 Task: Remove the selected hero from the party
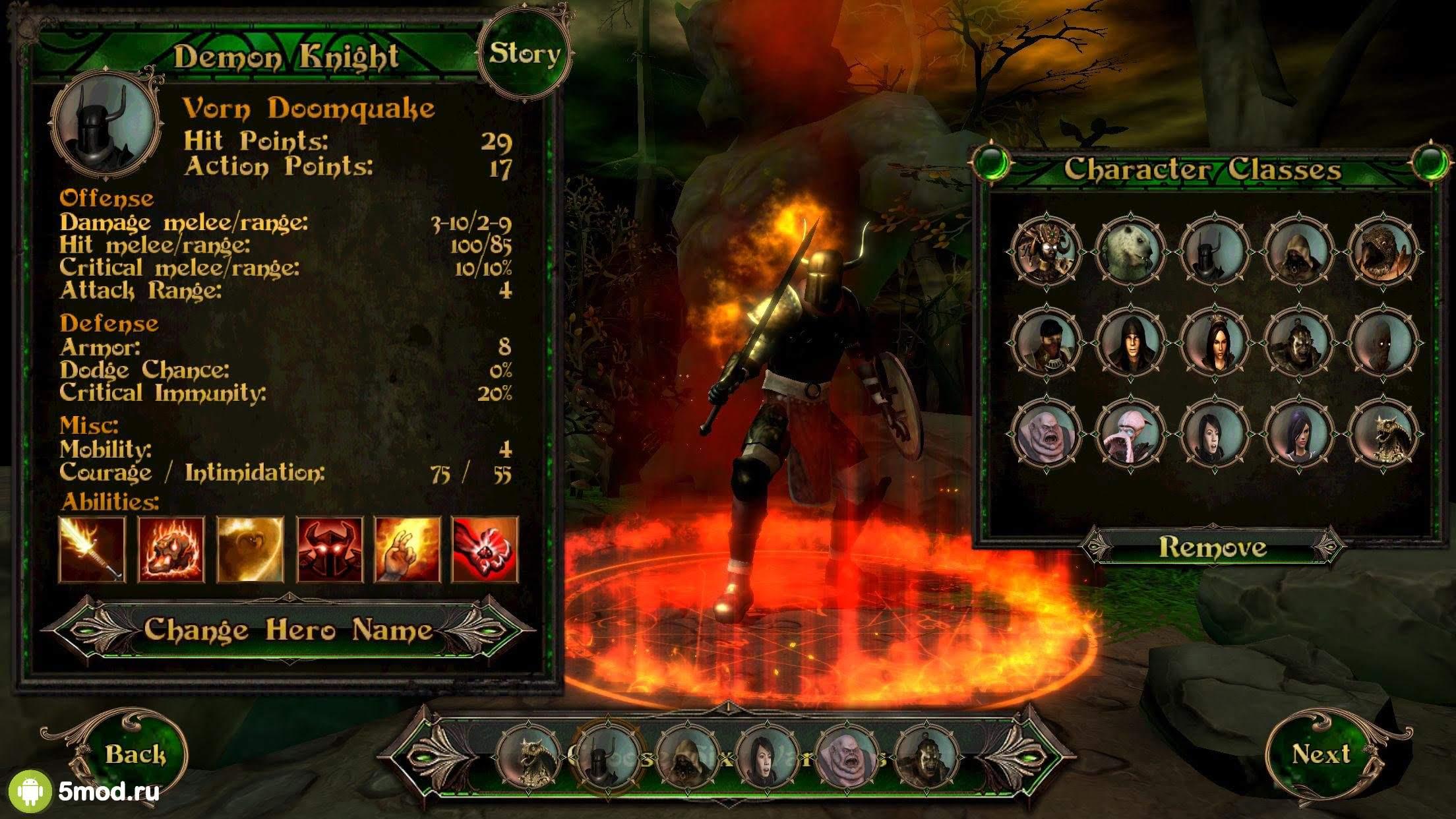pyautogui.click(x=1212, y=547)
